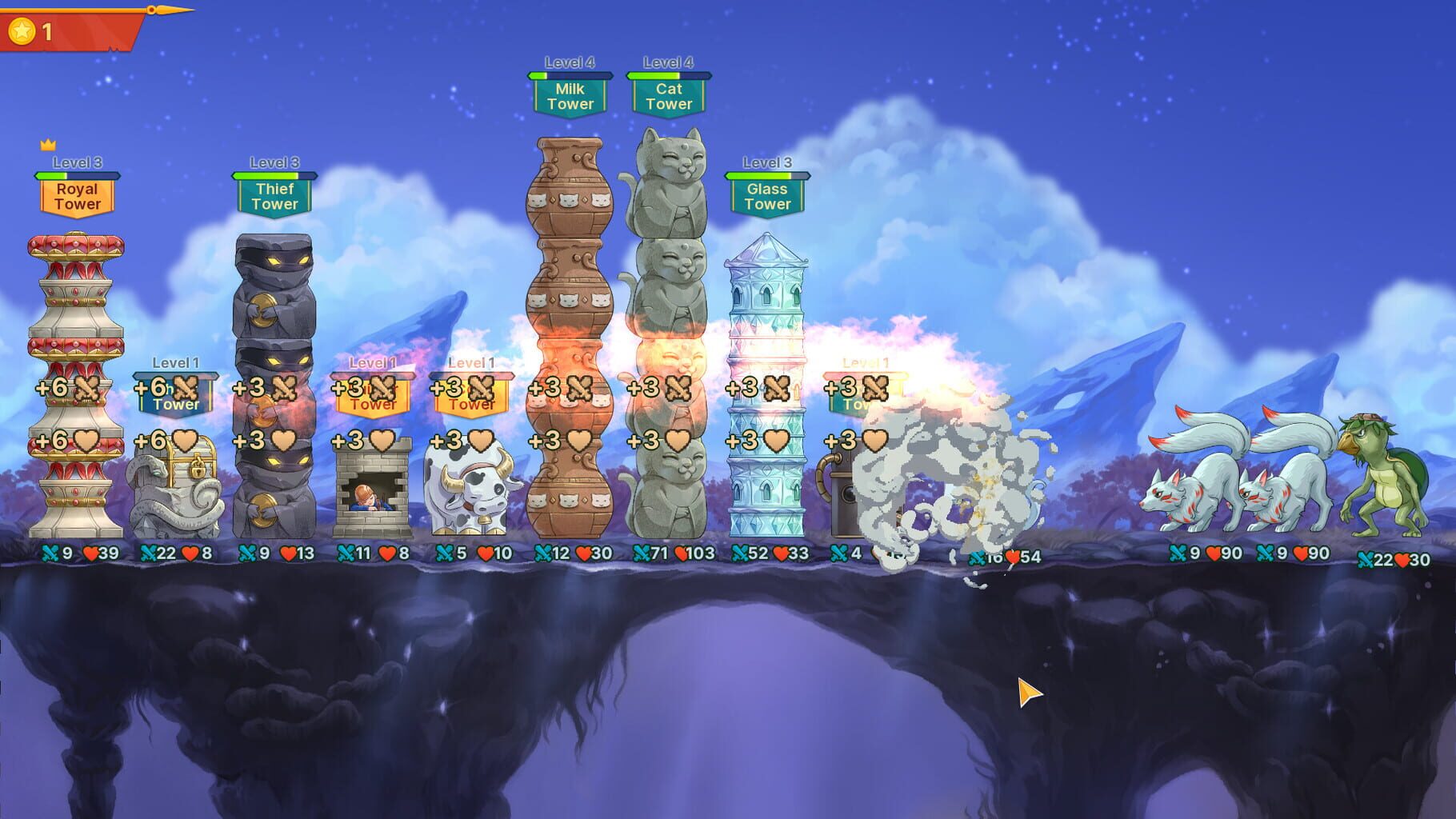This screenshot has height=819, width=1456.
Task: Select the Cat Tower nameplate
Action: [667, 96]
